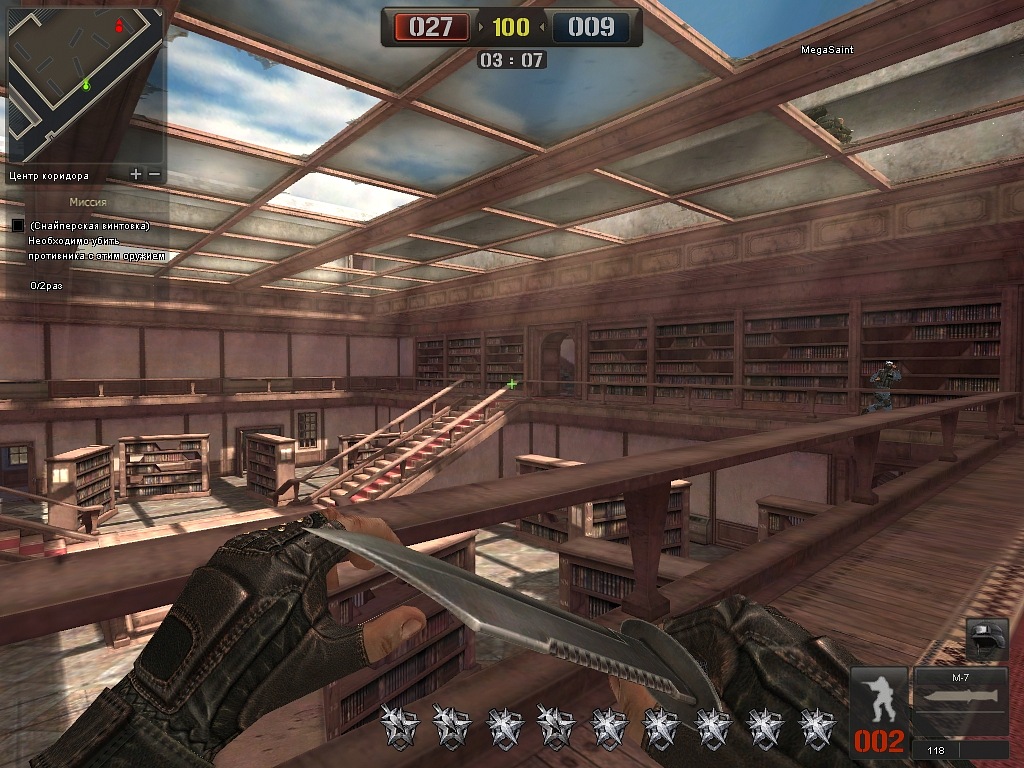Screen dimensions: 1024x768
Task: Zoom out the minimap with minus
Action: [155, 174]
